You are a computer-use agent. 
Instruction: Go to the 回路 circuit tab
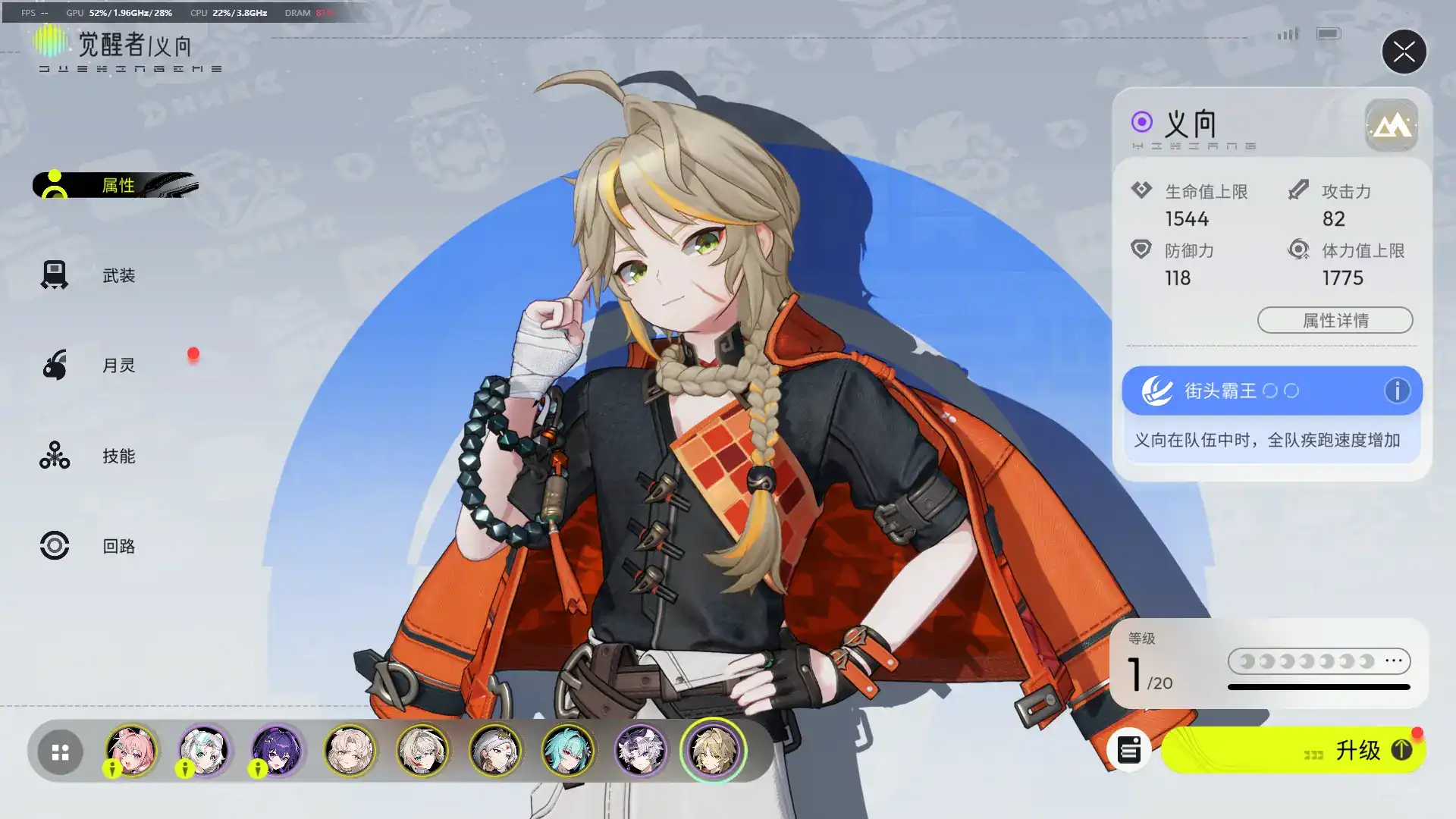118,546
